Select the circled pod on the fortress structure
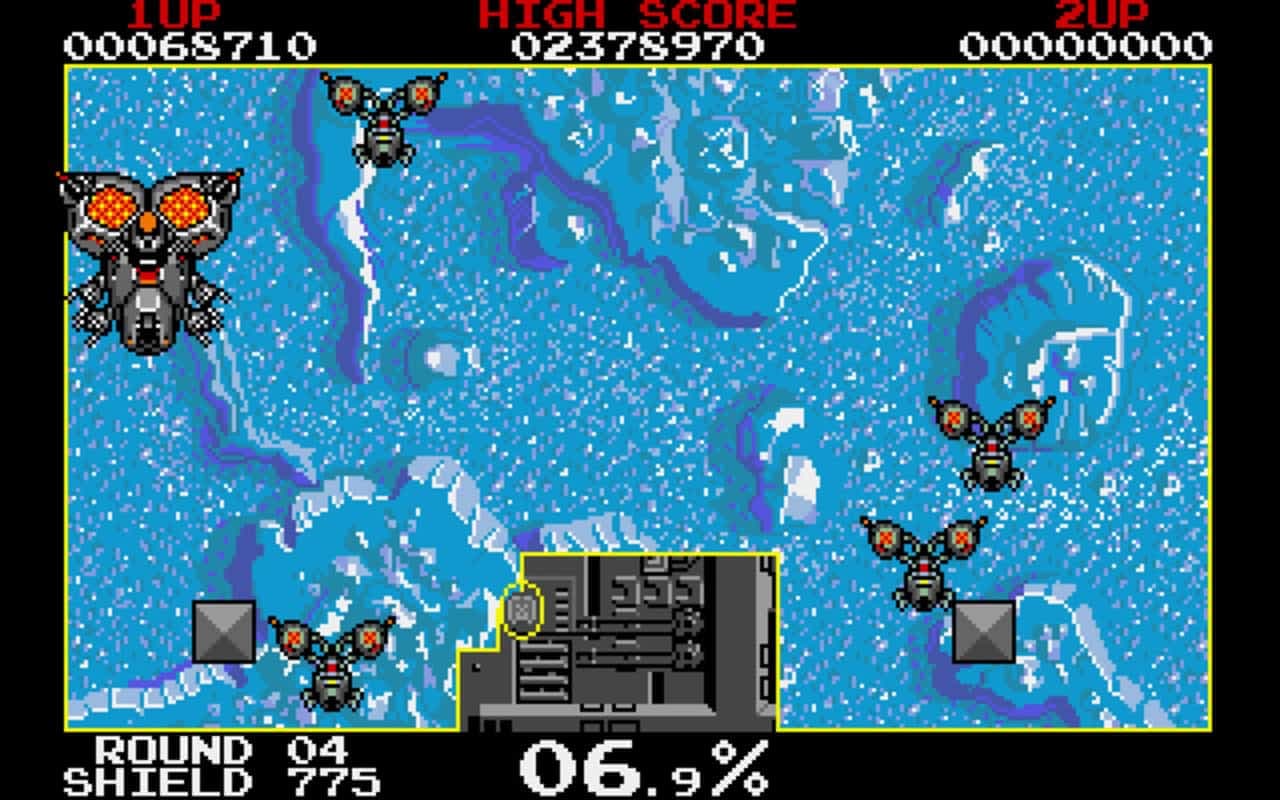Viewport: 1280px width, 800px height. [x=524, y=608]
